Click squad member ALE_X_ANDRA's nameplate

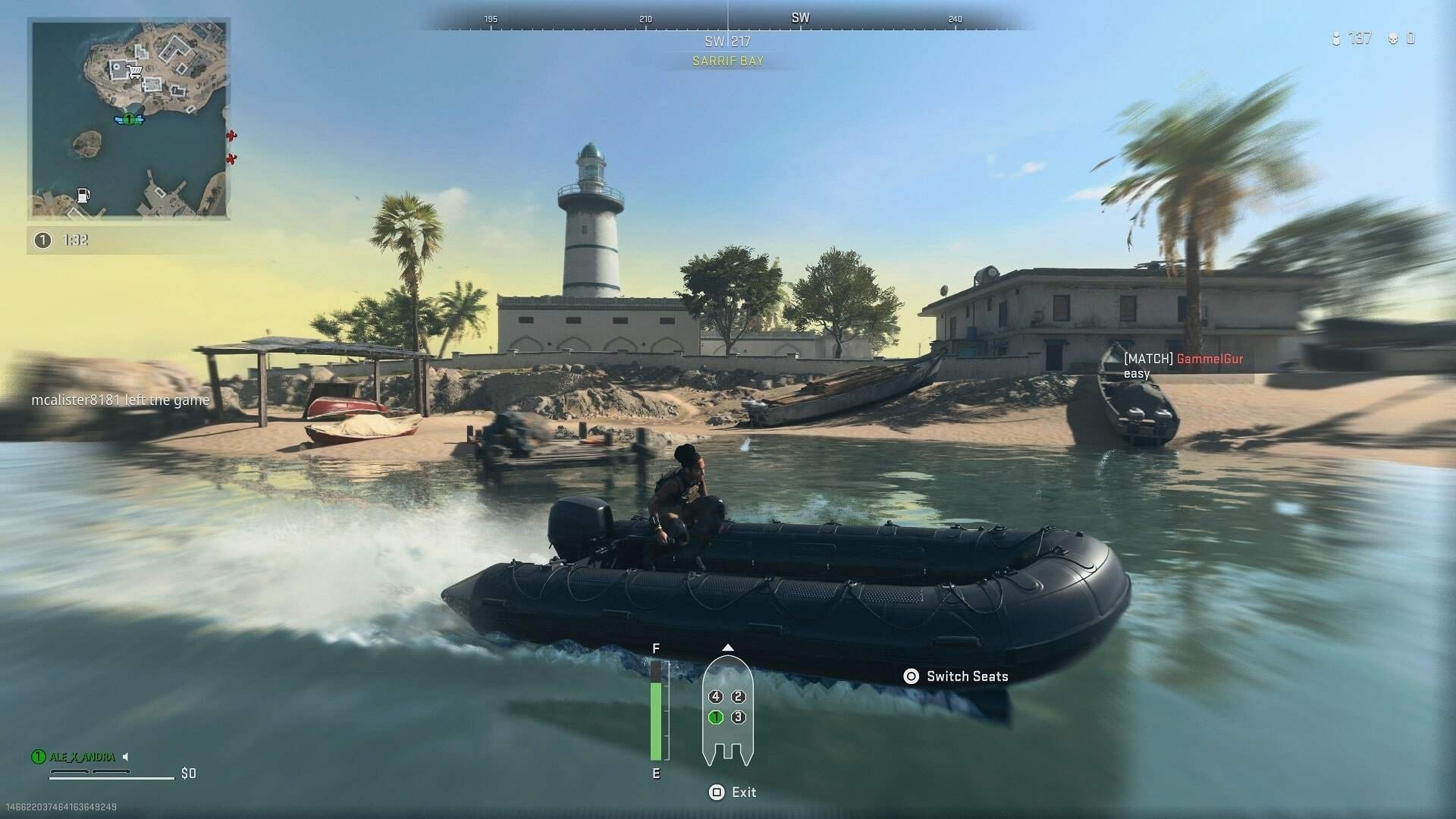pyautogui.click(x=82, y=757)
